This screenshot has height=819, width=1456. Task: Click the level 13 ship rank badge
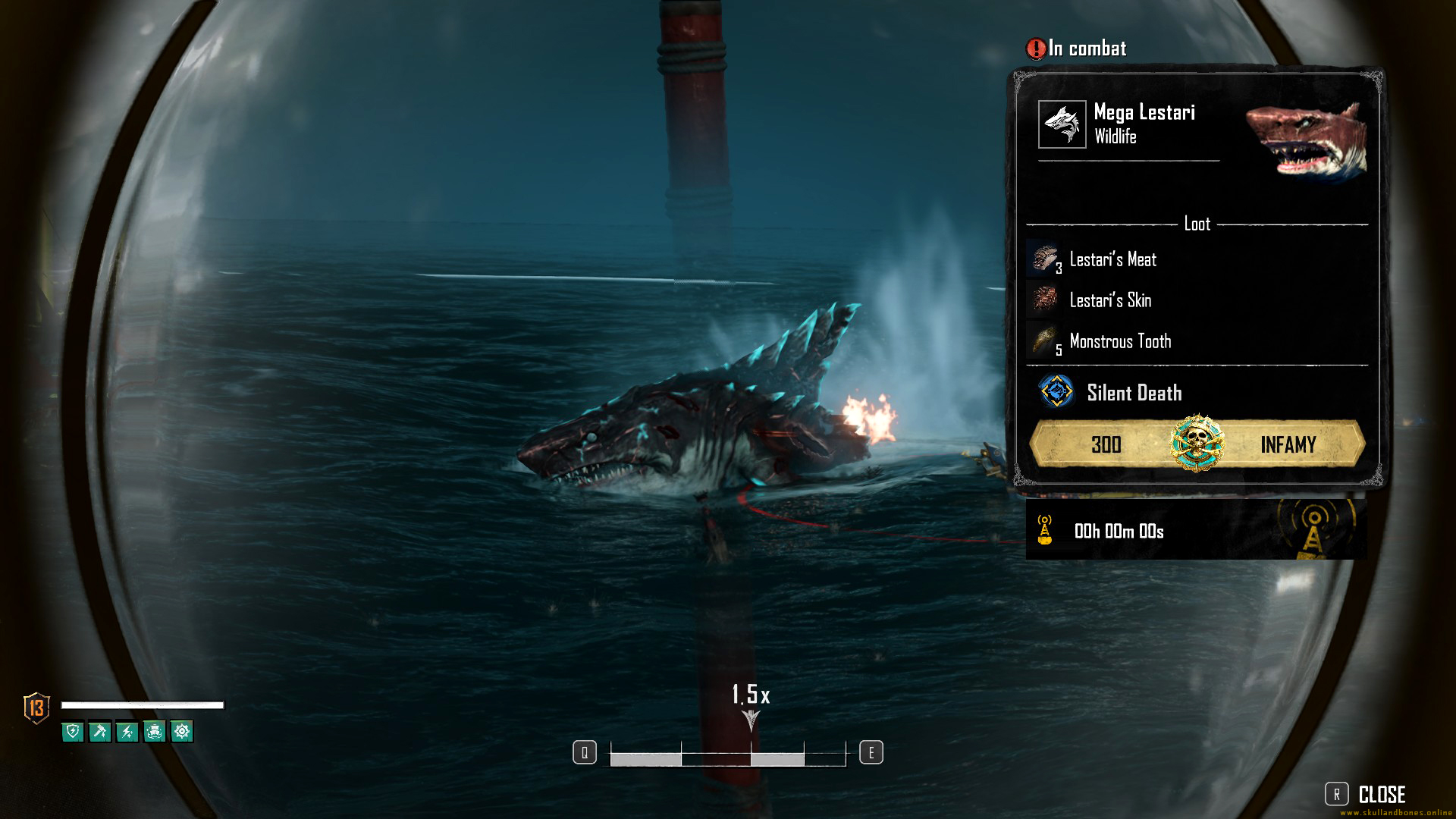click(x=36, y=708)
